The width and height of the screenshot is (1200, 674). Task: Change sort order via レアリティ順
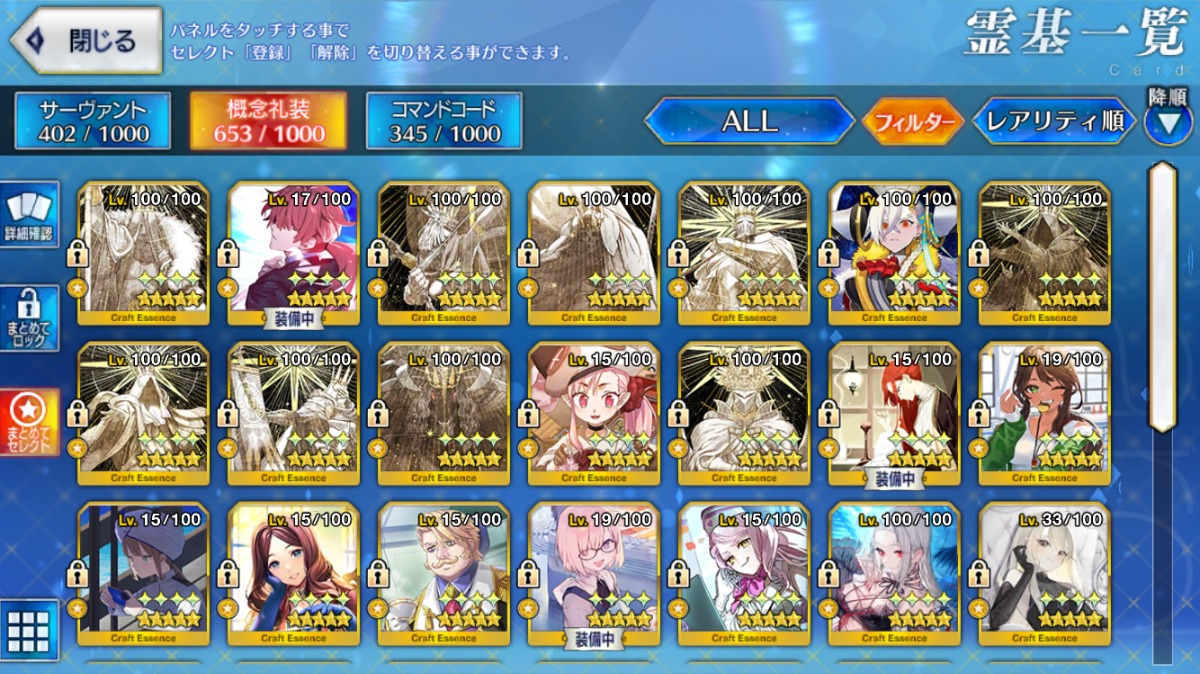point(1054,122)
